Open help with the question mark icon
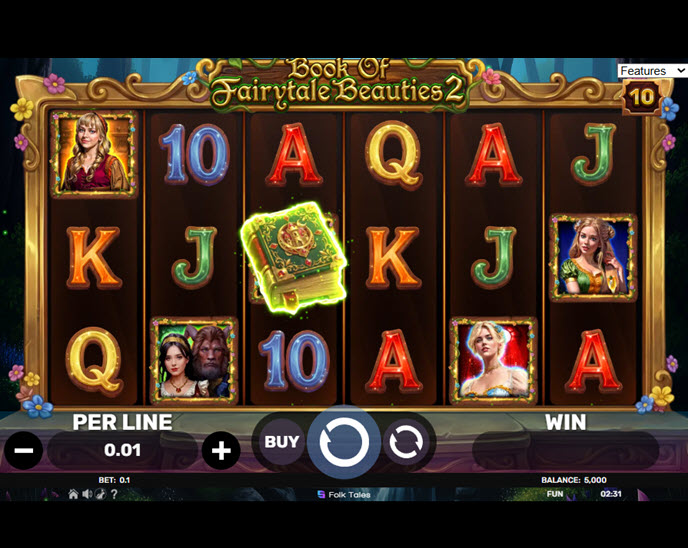The height and width of the screenshot is (548, 688). coord(113,494)
